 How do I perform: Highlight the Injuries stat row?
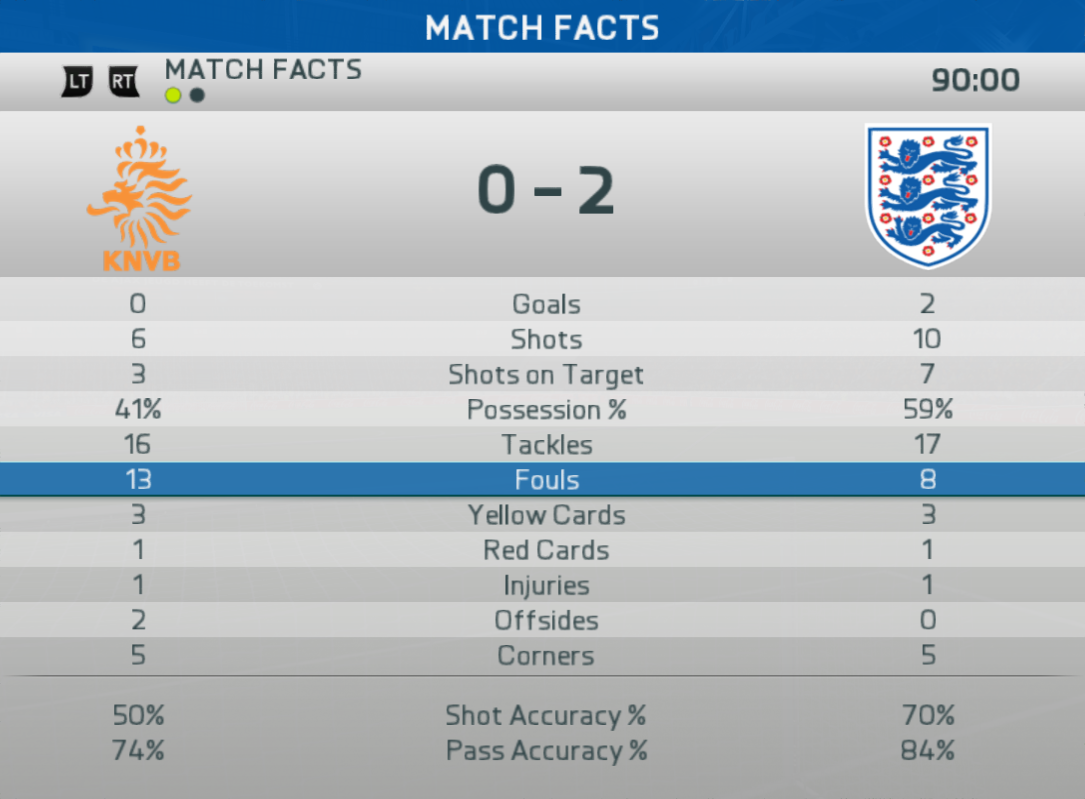click(x=546, y=585)
